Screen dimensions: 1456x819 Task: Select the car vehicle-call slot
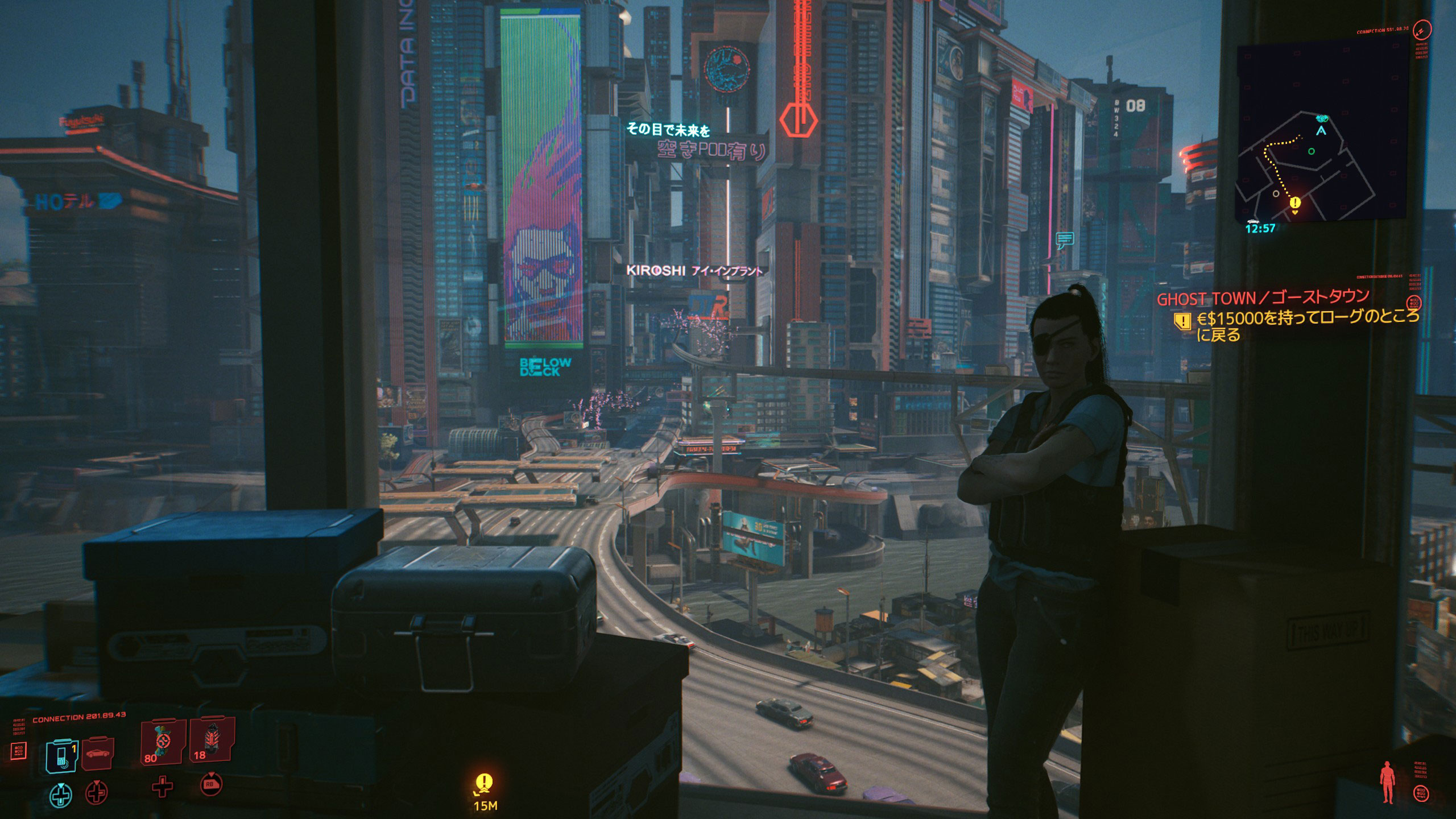(x=98, y=754)
